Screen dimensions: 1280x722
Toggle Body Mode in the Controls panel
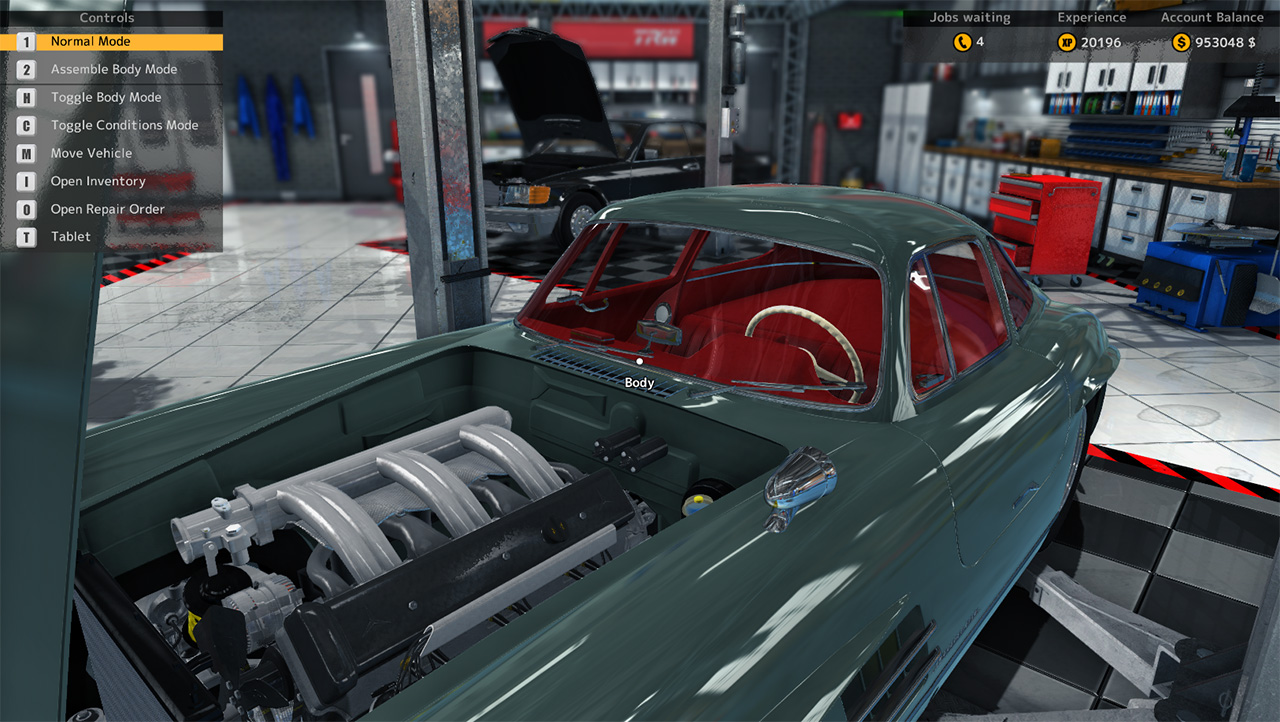pyautogui.click(x=105, y=97)
